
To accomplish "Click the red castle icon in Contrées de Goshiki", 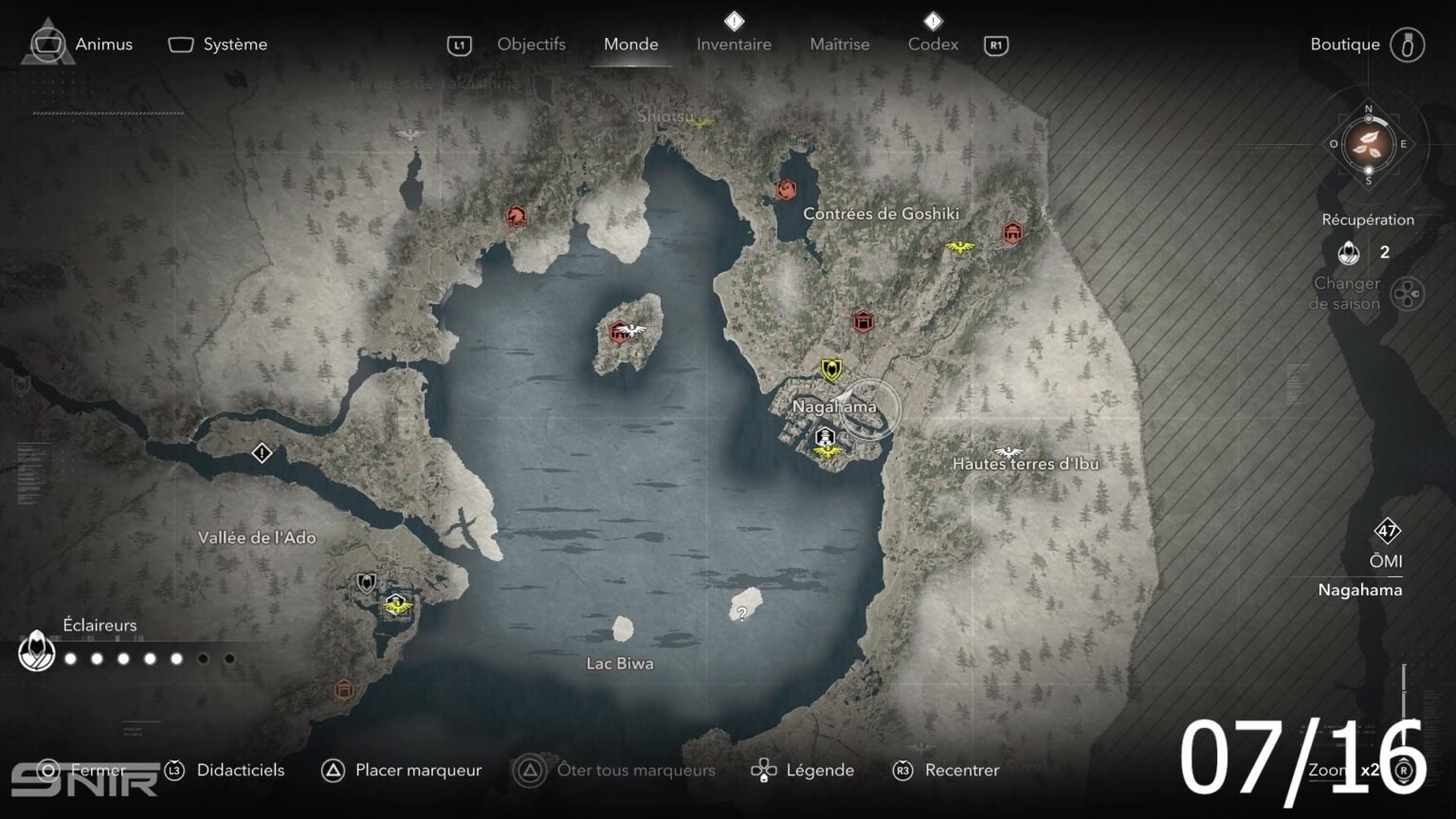I will 1011,232.
